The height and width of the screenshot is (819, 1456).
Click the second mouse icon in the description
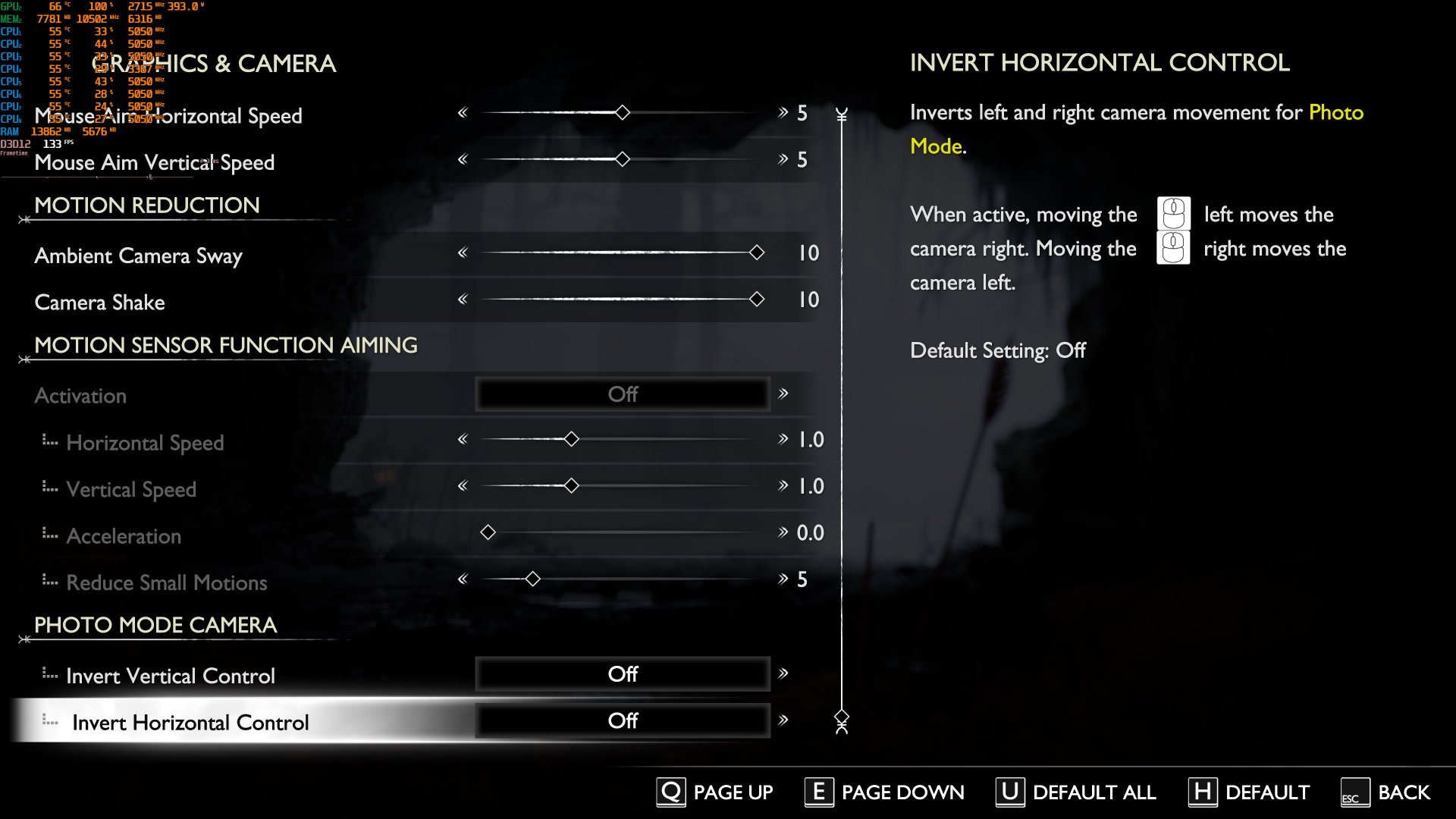(1174, 248)
